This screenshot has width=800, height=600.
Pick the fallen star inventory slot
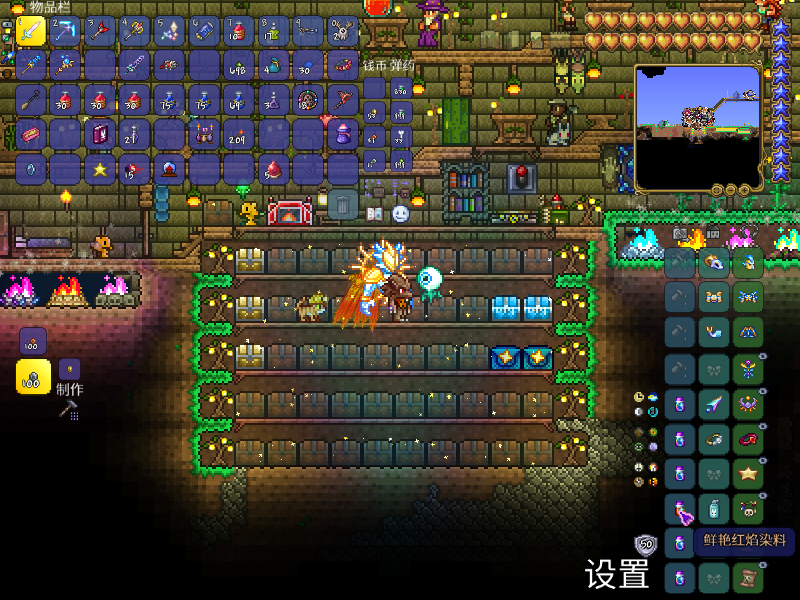point(100,168)
